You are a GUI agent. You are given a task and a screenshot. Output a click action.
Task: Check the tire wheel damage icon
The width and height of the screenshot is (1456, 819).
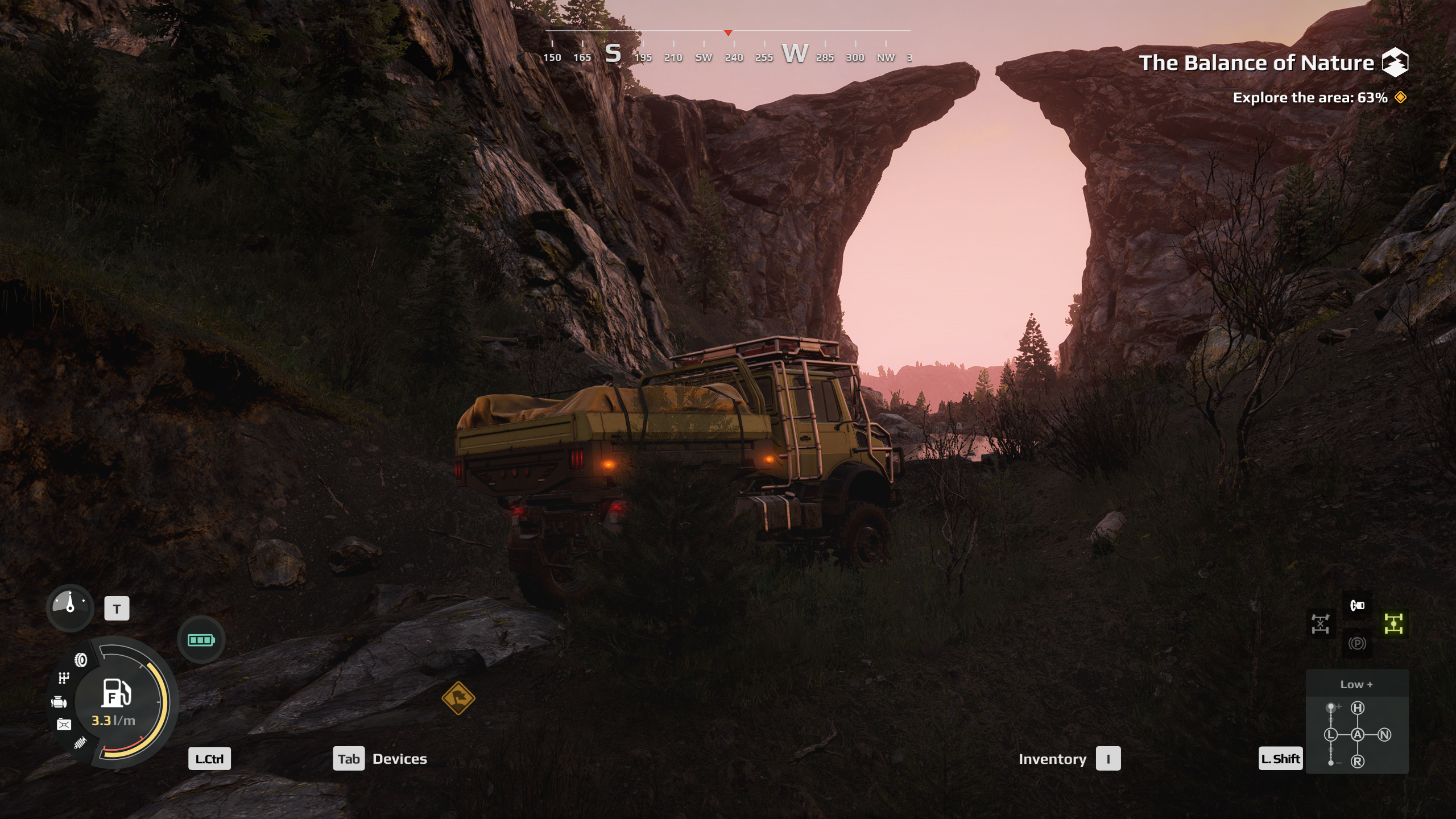81,660
